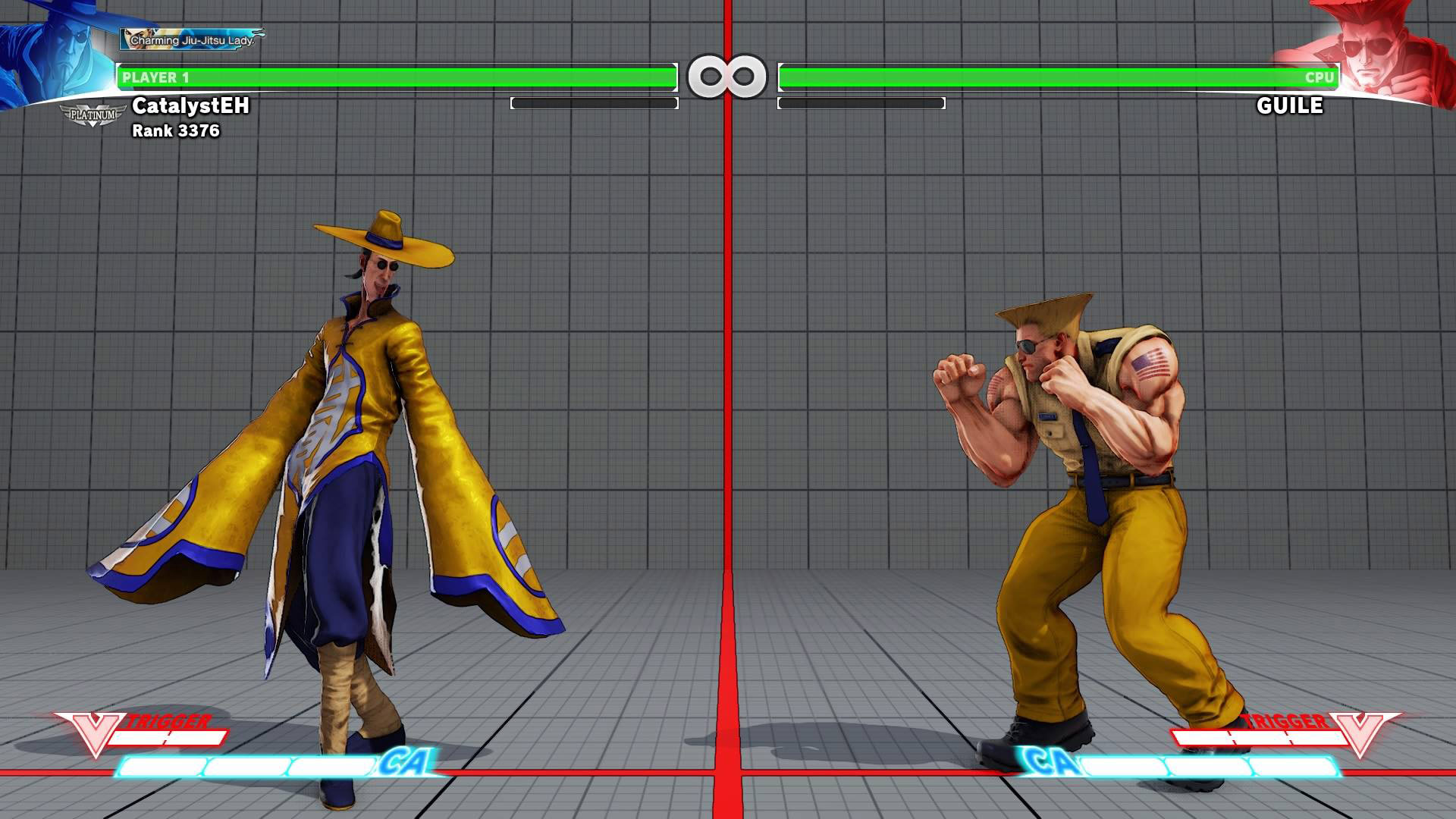The image size is (1456, 819).
Task: Click Player 1's green health bar
Action: 394,76
